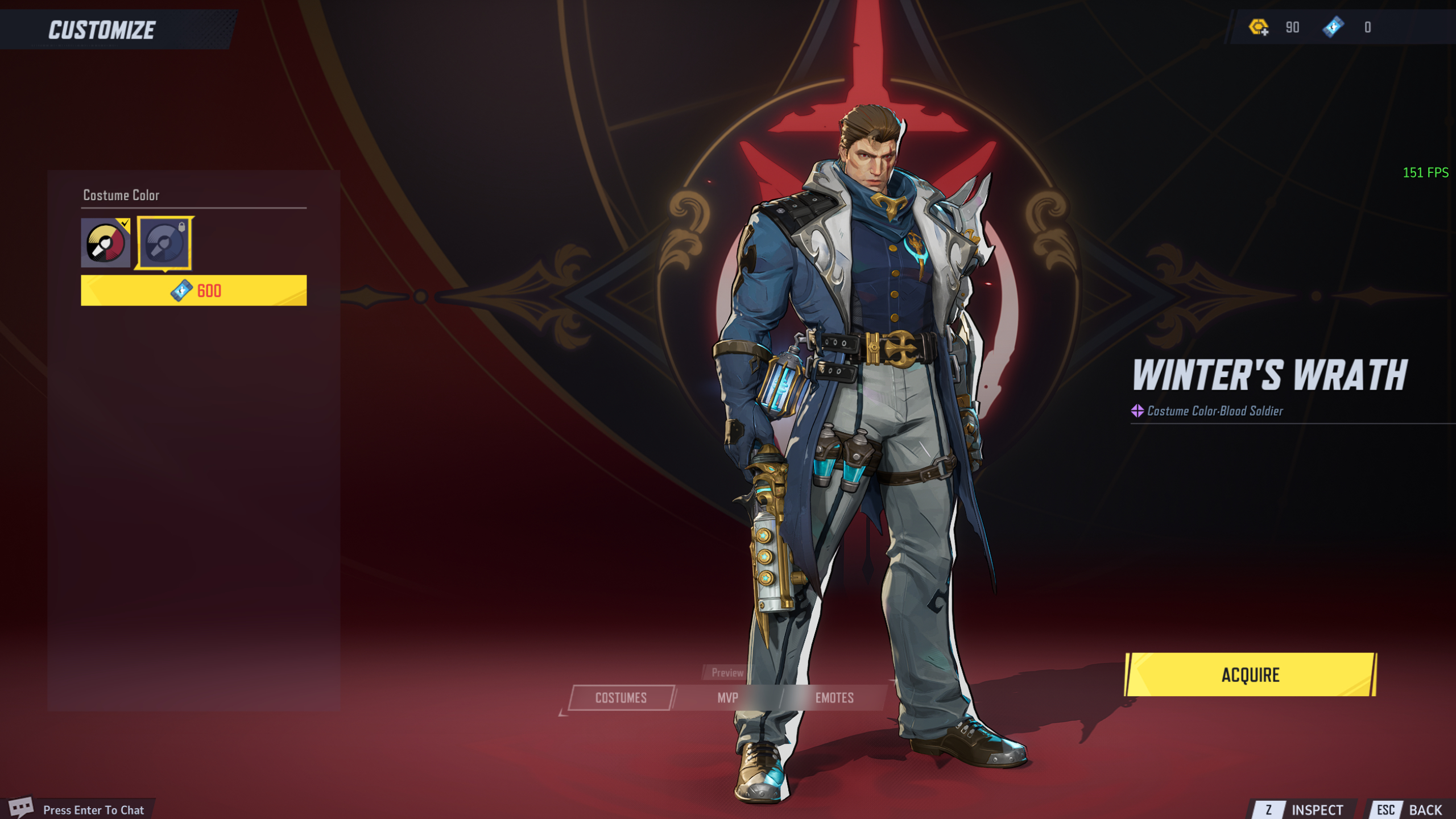Add more gold Lattice currency
Image resolution: width=1456 pixels, height=819 pixels.
click(x=1258, y=27)
